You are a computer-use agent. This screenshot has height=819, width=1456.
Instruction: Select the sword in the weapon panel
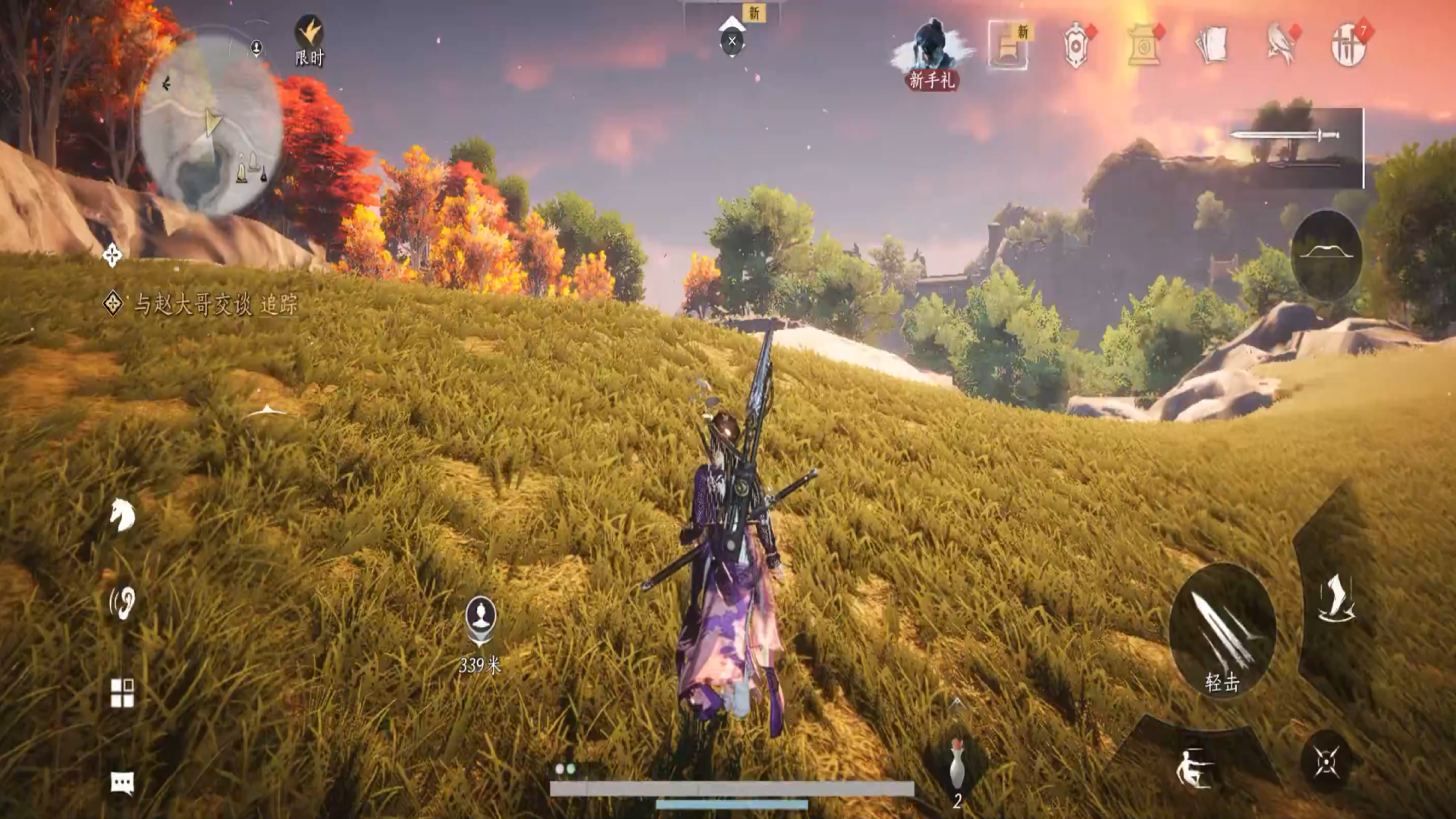tap(1285, 136)
